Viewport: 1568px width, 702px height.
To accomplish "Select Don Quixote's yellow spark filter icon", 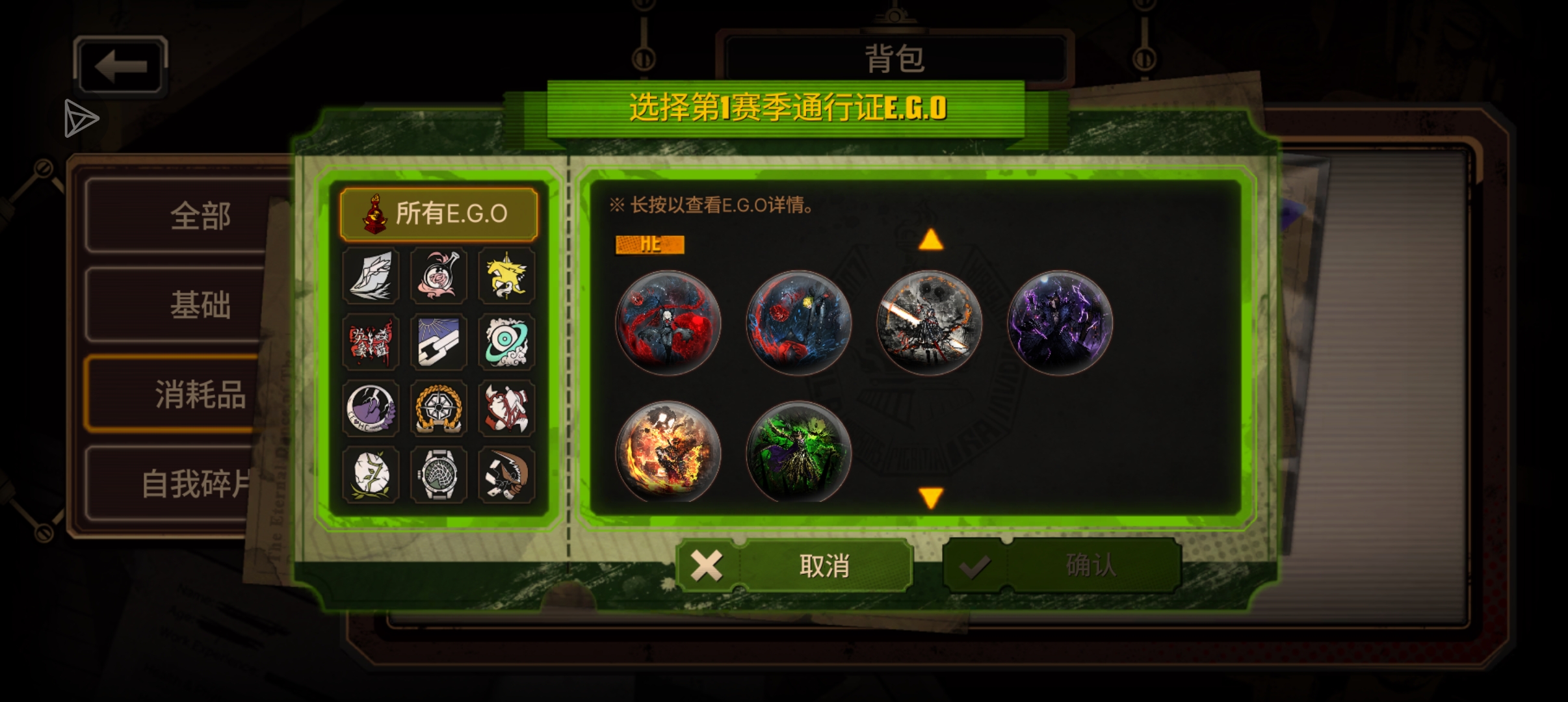I will pos(506,276).
